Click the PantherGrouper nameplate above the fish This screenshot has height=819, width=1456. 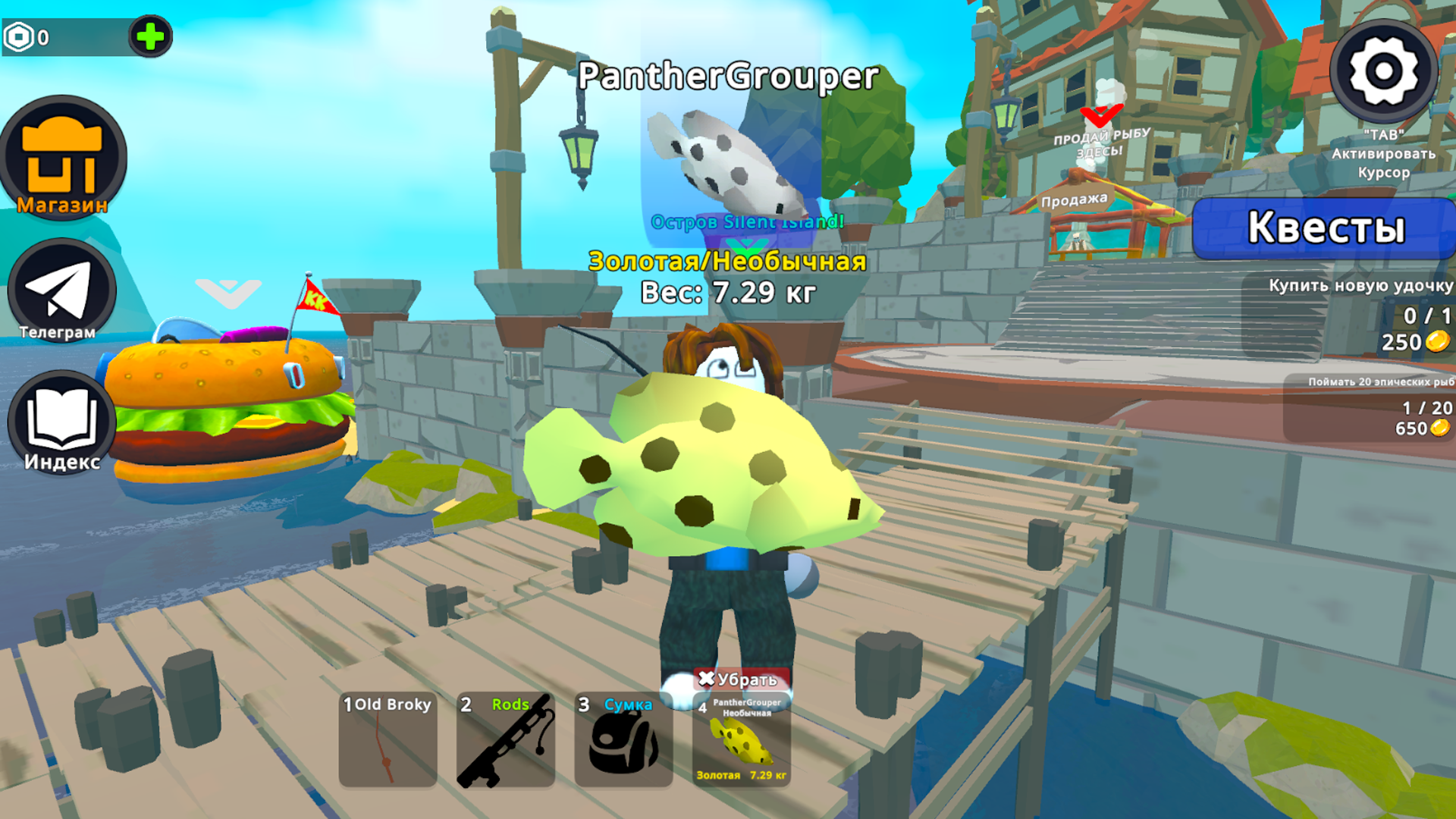(x=728, y=76)
